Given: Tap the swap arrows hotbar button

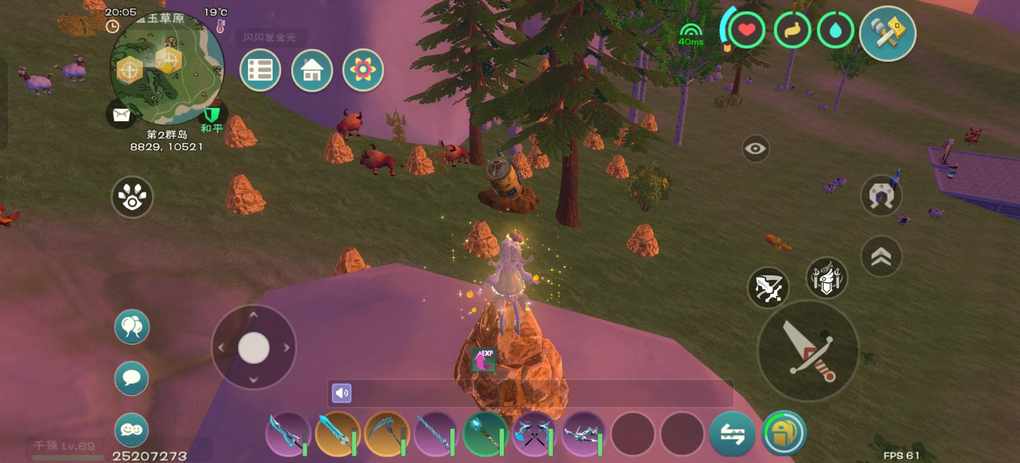Looking at the screenshot, I should [x=732, y=434].
